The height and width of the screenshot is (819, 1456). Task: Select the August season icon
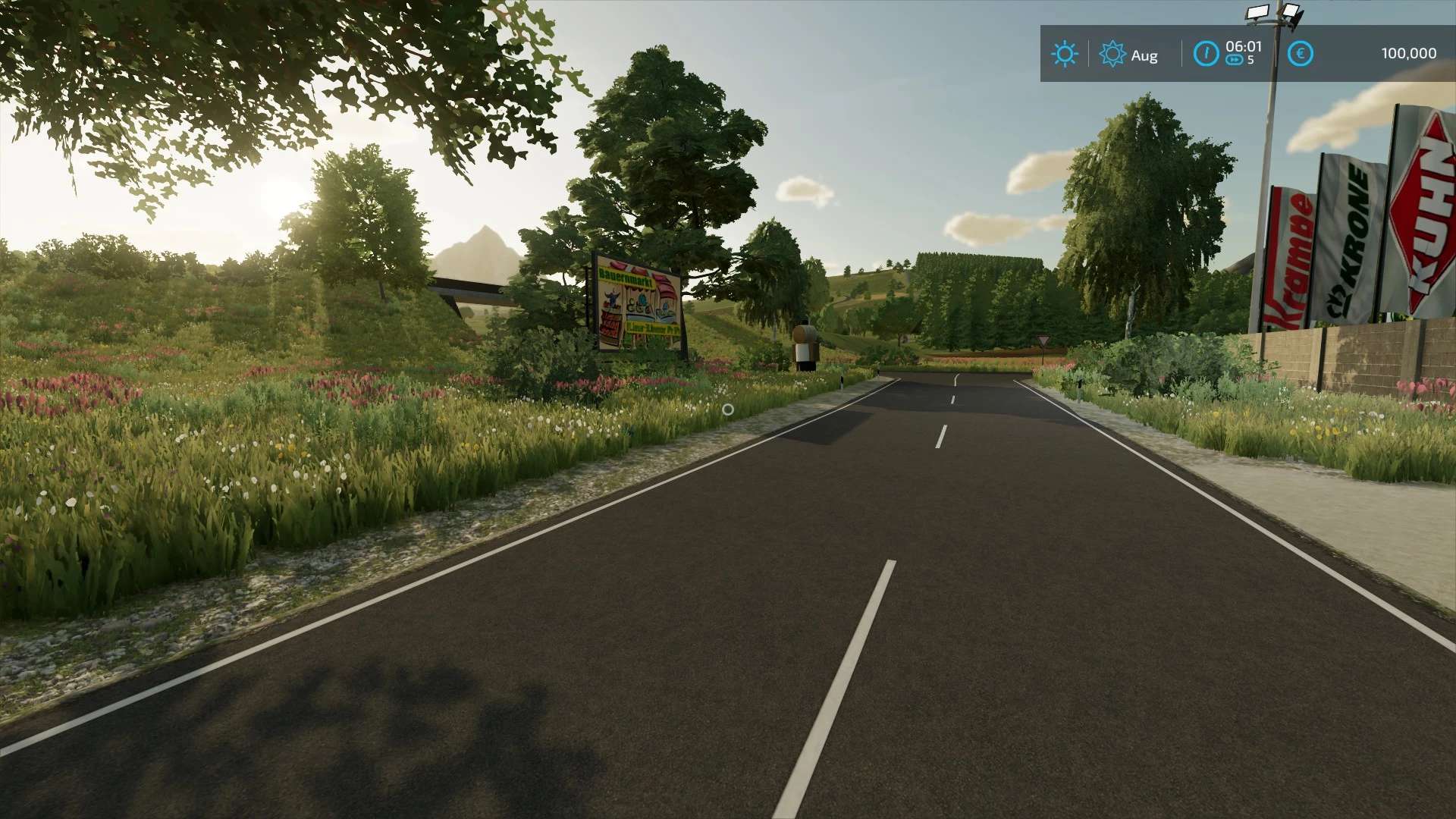point(1112,55)
